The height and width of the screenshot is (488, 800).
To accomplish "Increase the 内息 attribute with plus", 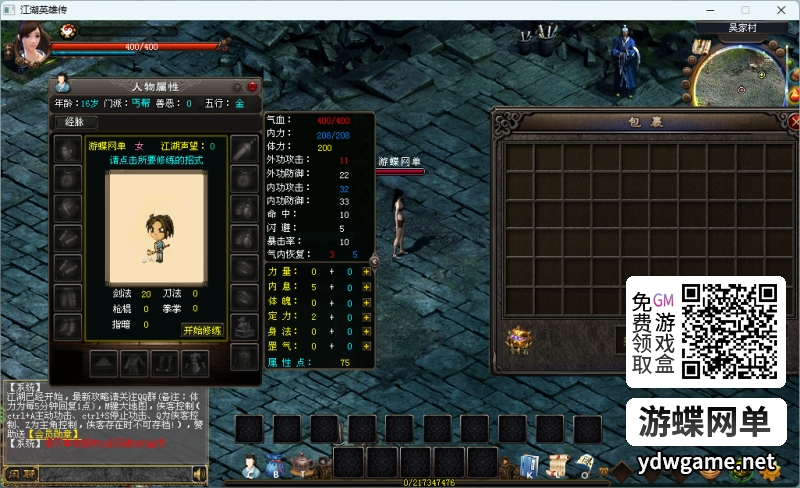I will point(367,286).
